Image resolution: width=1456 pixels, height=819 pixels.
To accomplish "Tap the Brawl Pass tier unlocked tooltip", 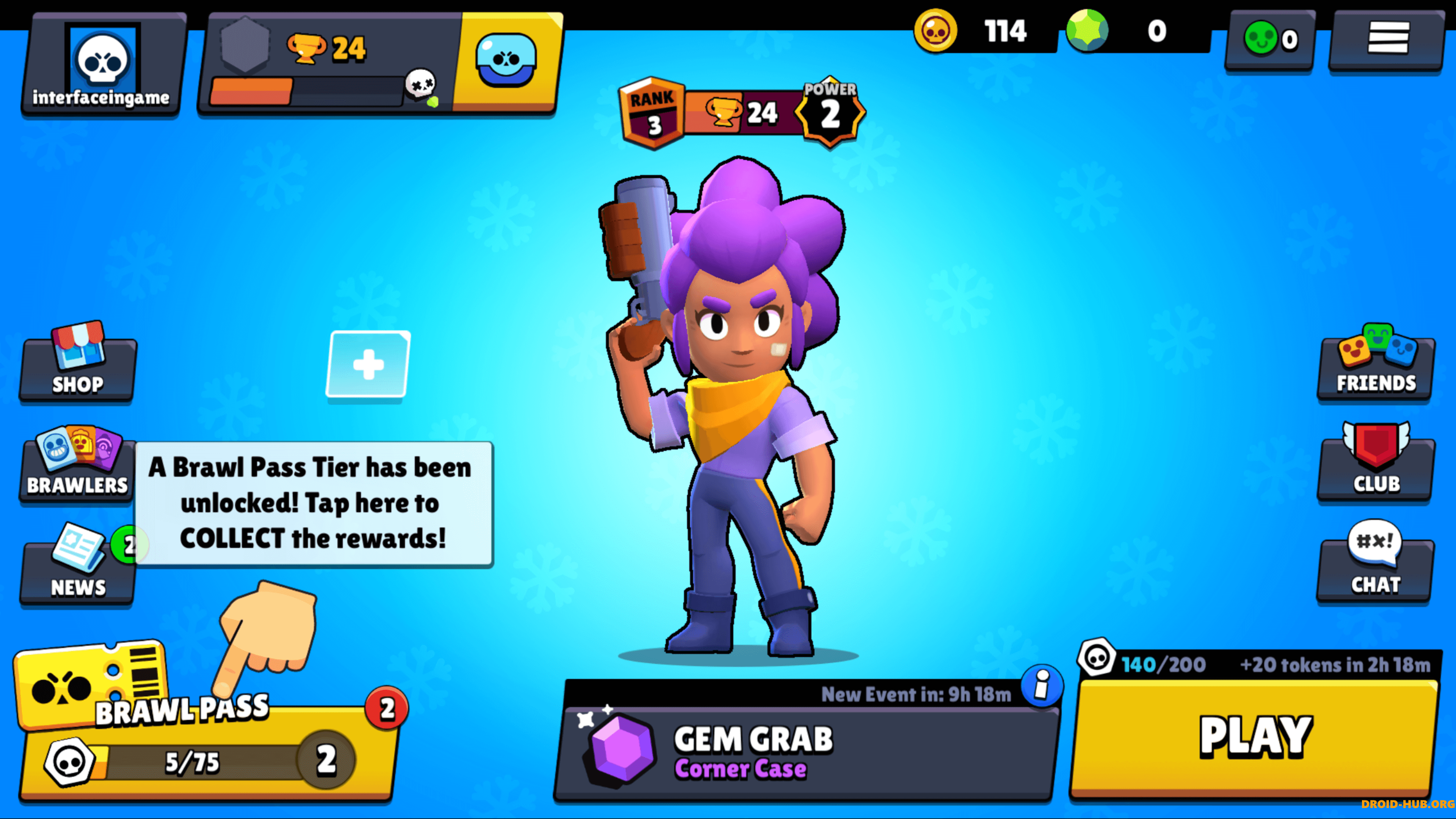I will coord(314,503).
